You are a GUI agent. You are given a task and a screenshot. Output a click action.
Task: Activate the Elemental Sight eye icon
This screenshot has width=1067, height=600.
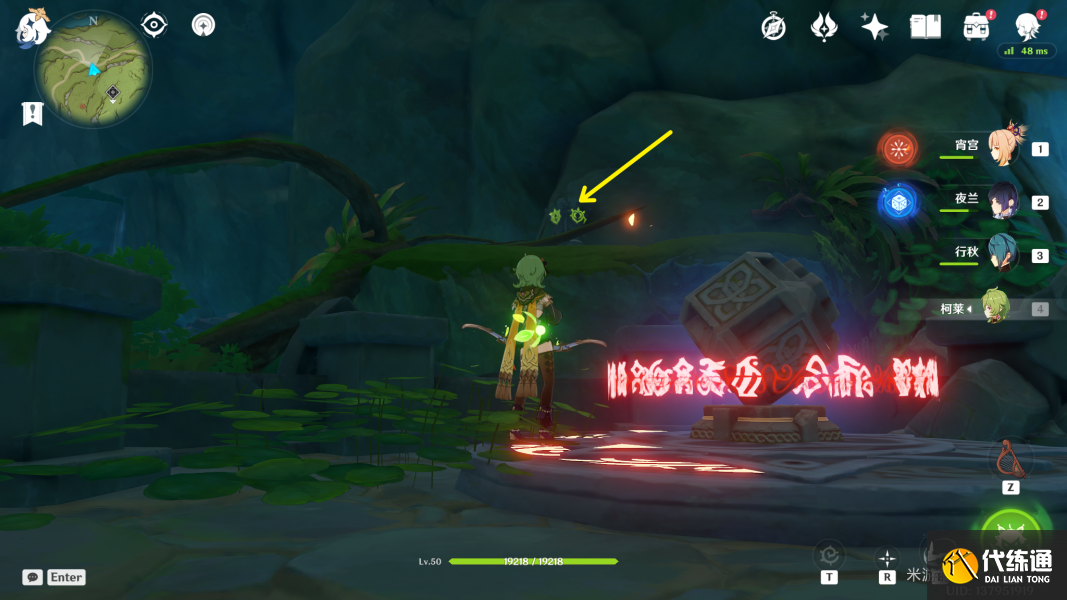coord(154,25)
